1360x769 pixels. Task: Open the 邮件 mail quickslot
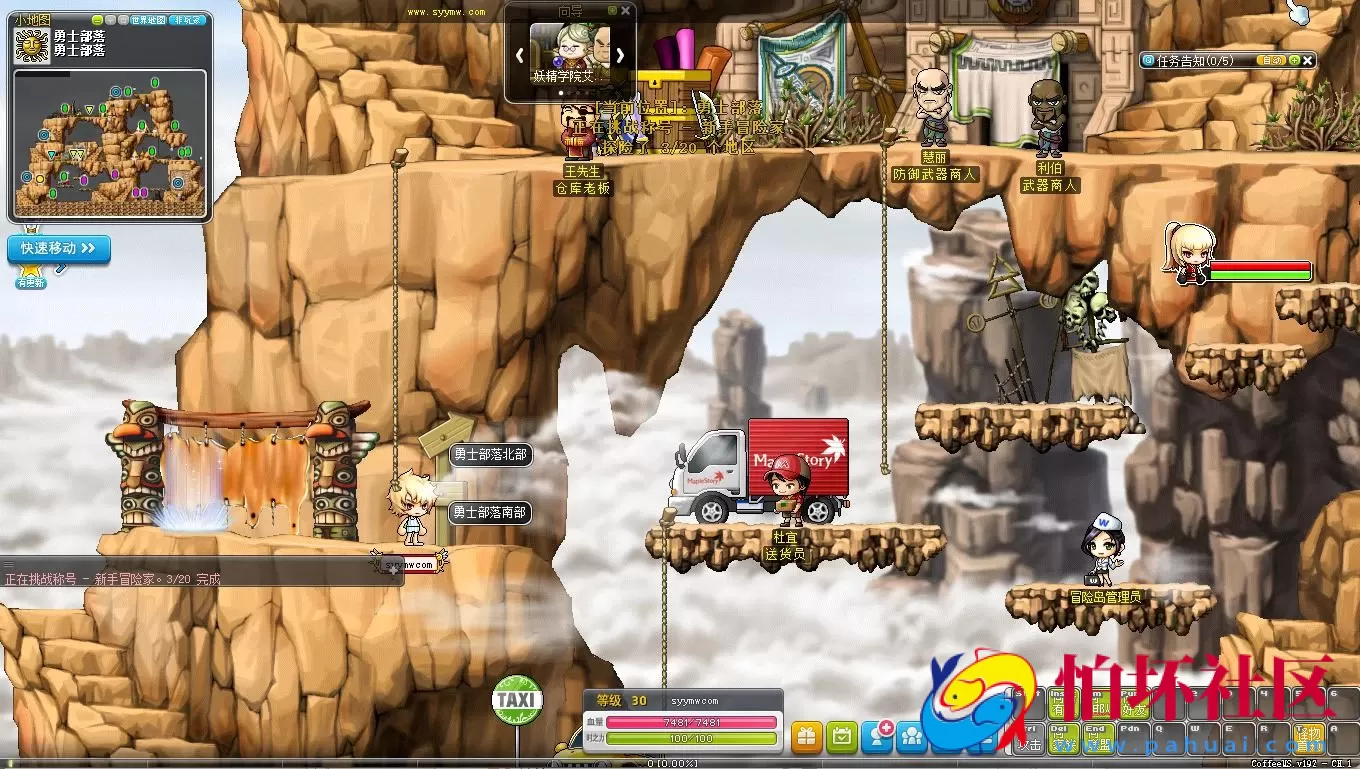pos(1098,705)
